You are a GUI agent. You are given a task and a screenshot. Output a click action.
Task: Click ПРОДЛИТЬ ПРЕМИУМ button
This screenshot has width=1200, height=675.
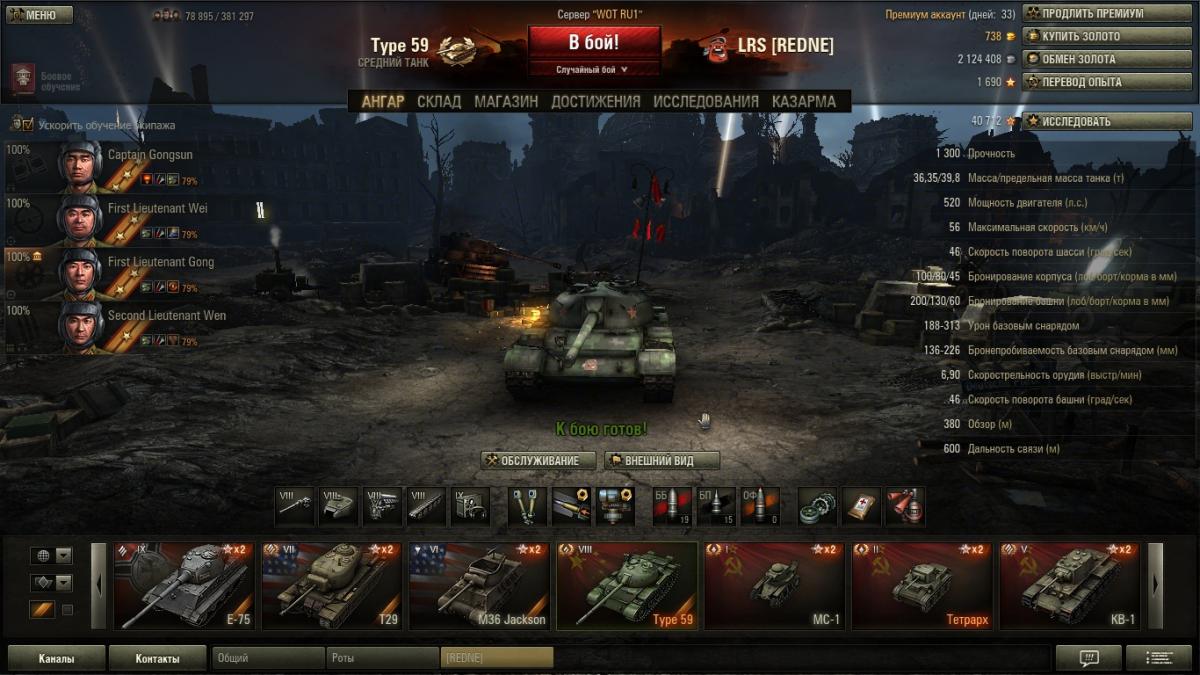coord(1092,14)
